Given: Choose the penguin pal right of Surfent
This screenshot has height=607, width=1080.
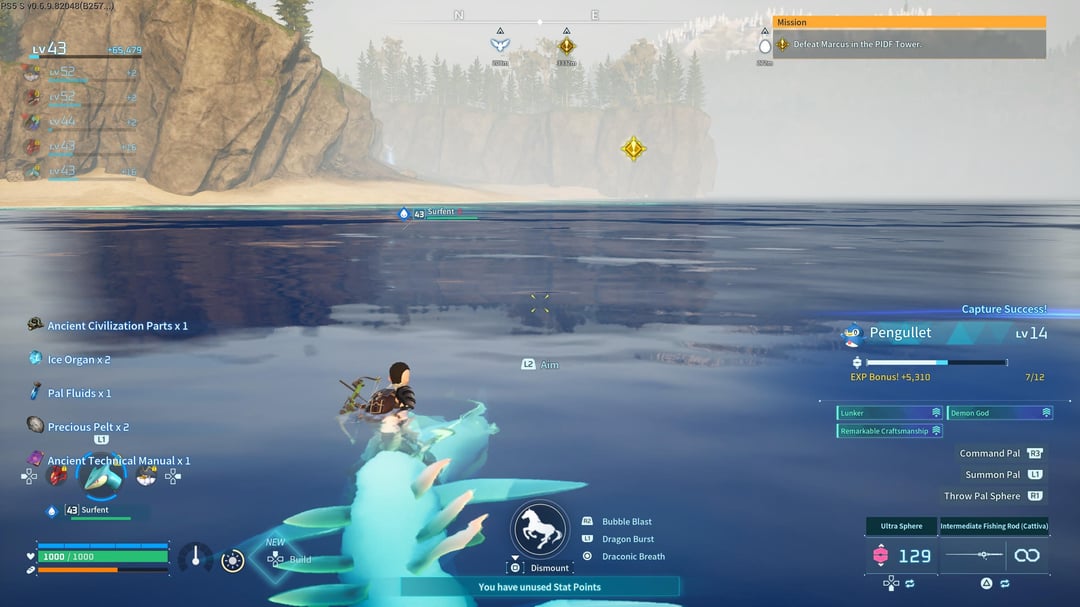Looking at the screenshot, I should click(146, 477).
